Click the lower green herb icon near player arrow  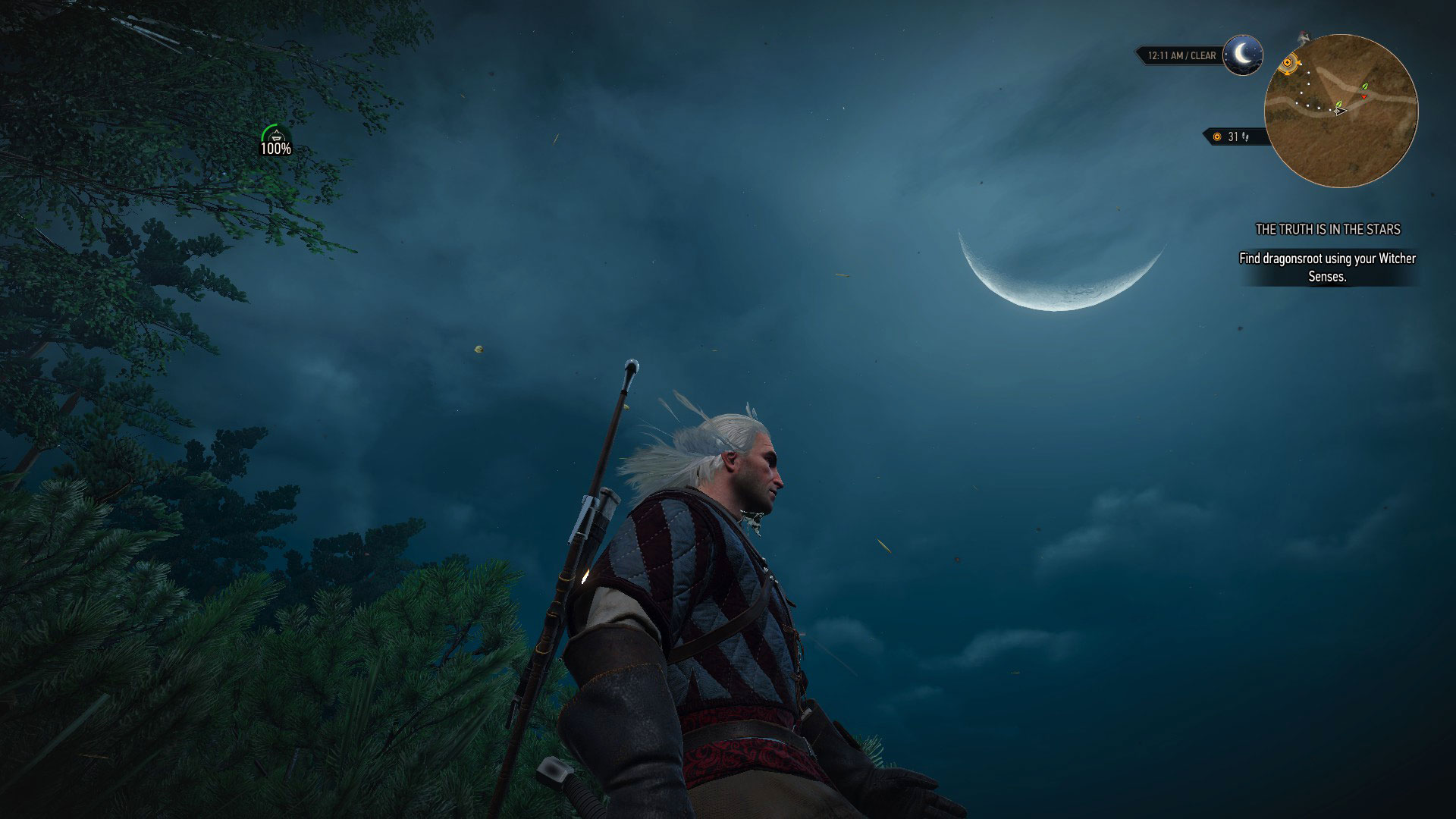[x=1339, y=105]
